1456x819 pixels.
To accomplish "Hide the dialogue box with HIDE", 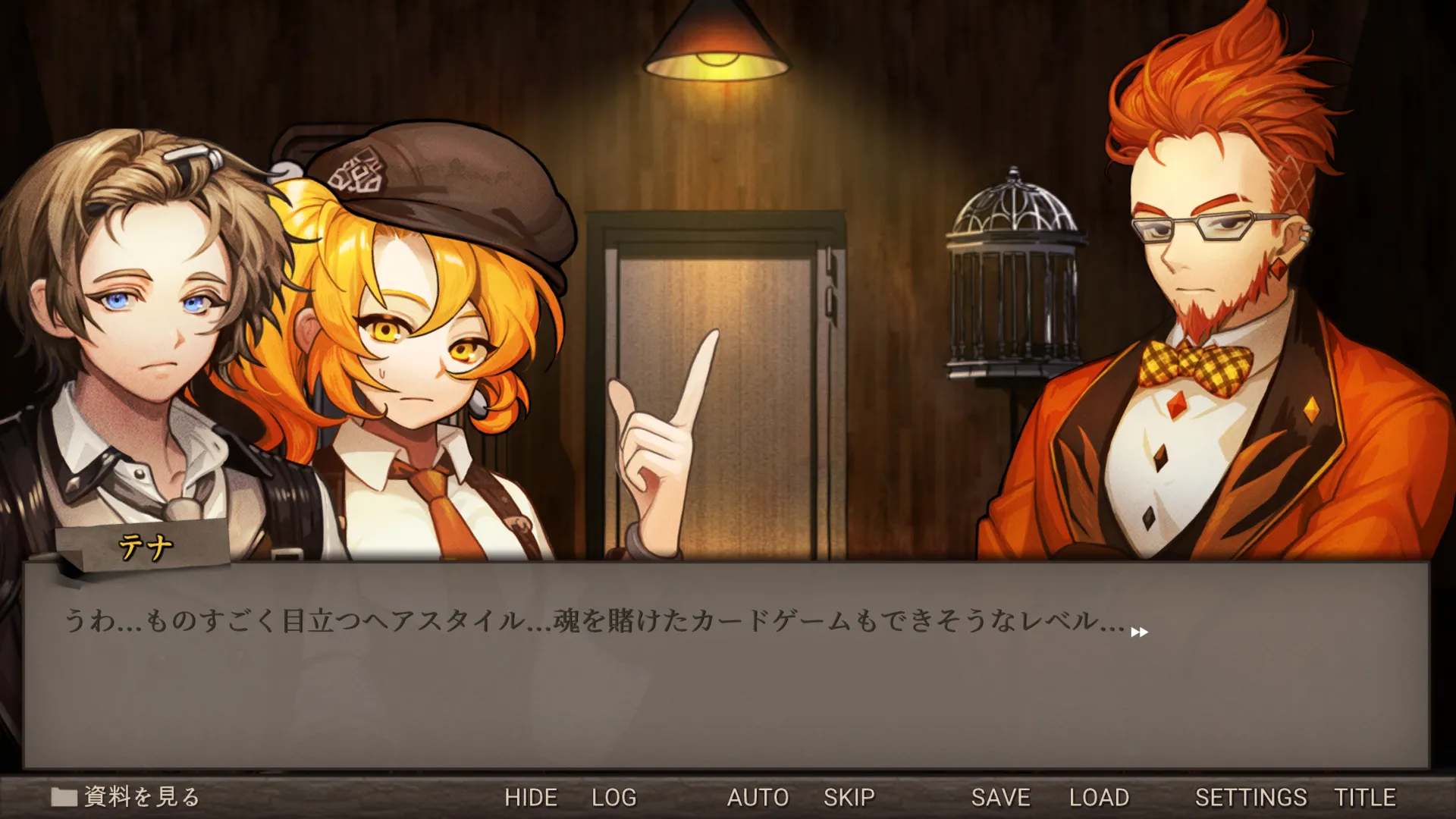I will [531, 798].
